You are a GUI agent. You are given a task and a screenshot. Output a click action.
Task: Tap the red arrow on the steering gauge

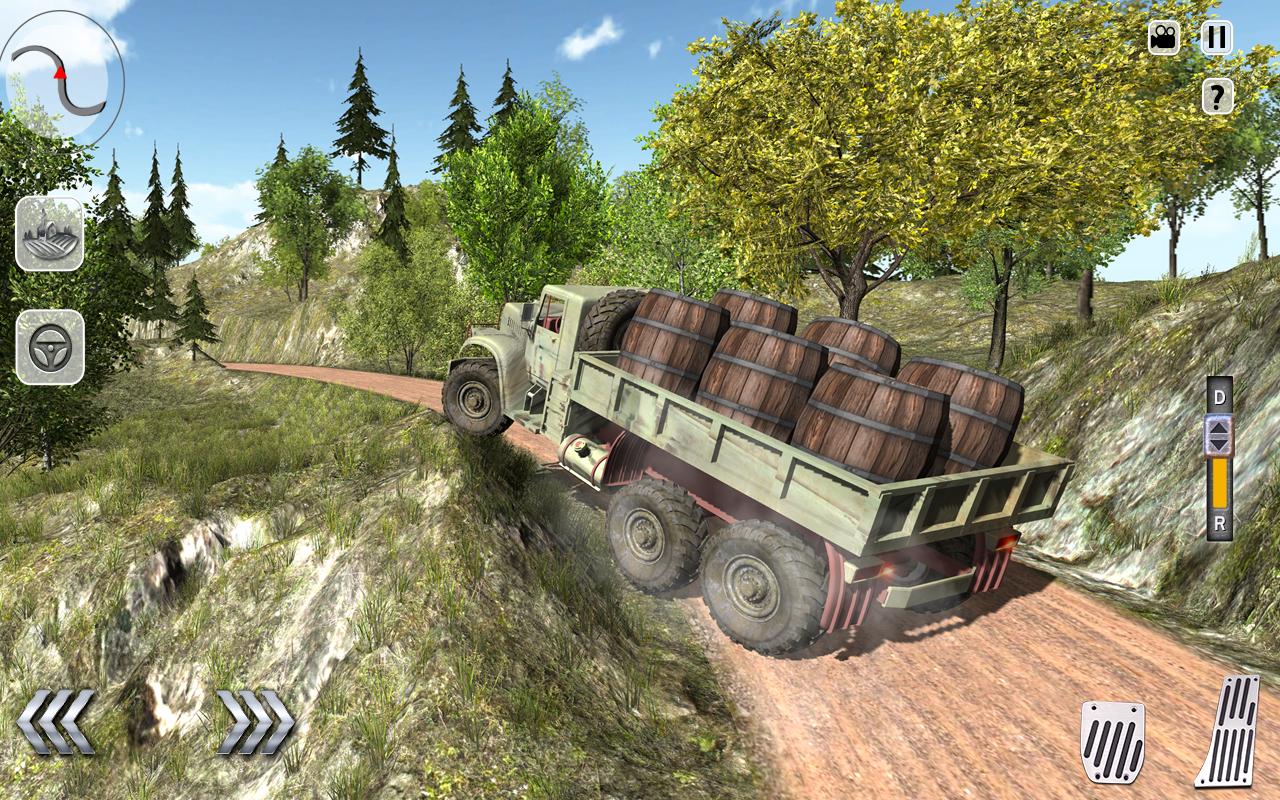point(60,74)
